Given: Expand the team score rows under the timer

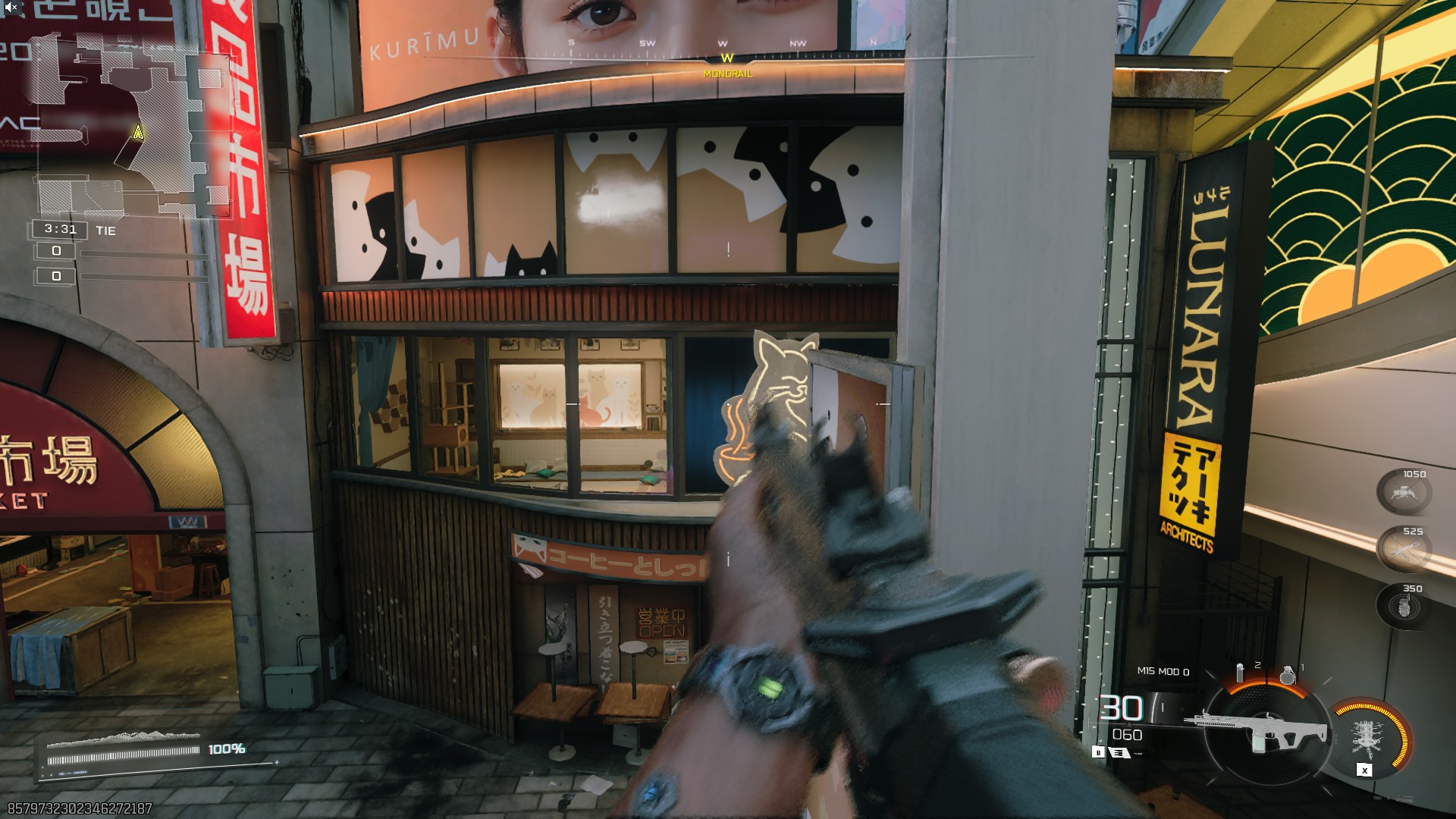Looking at the screenshot, I should 56,263.
